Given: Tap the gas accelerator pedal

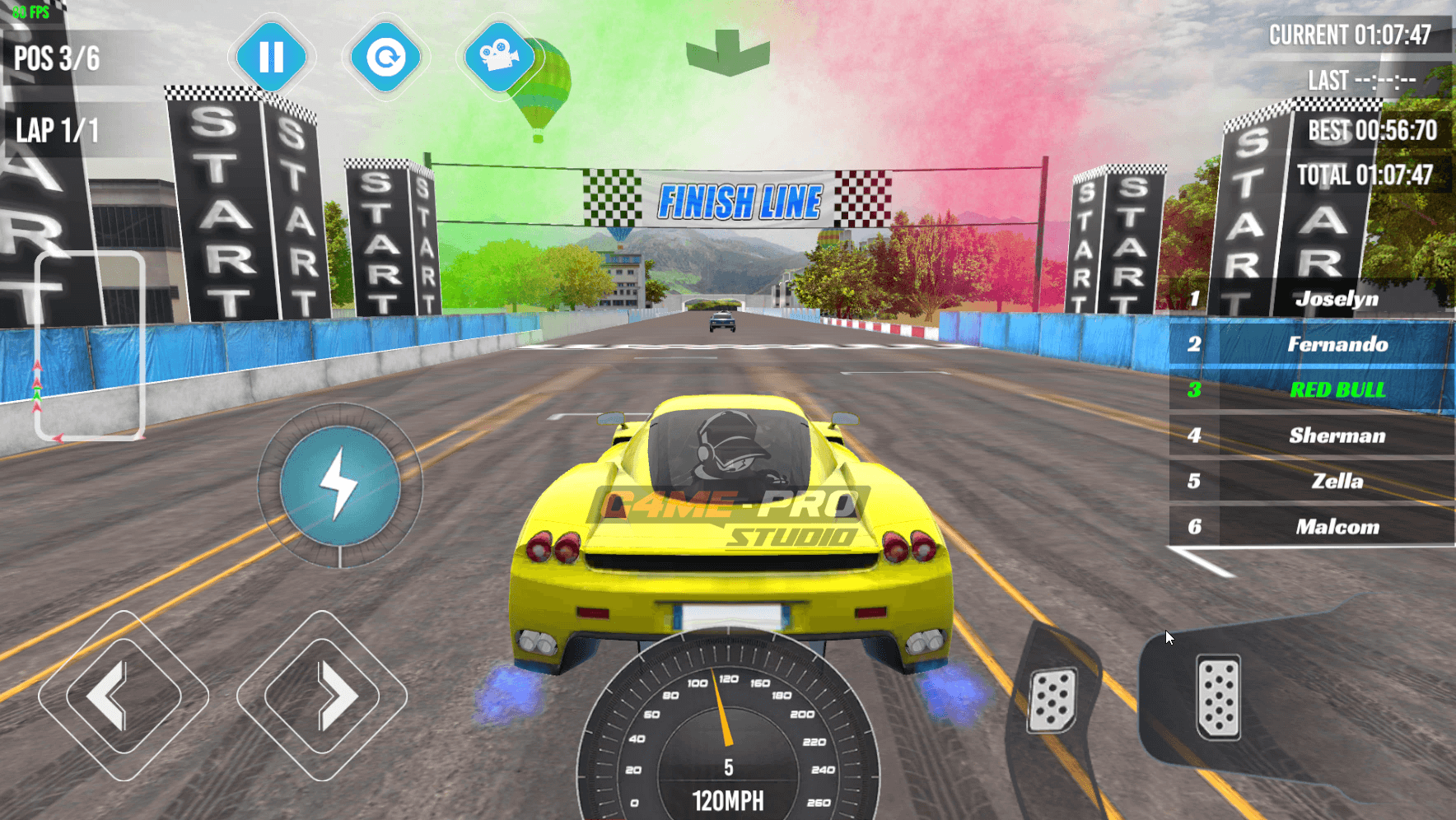Looking at the screenshot, I should click(1218, 697).
